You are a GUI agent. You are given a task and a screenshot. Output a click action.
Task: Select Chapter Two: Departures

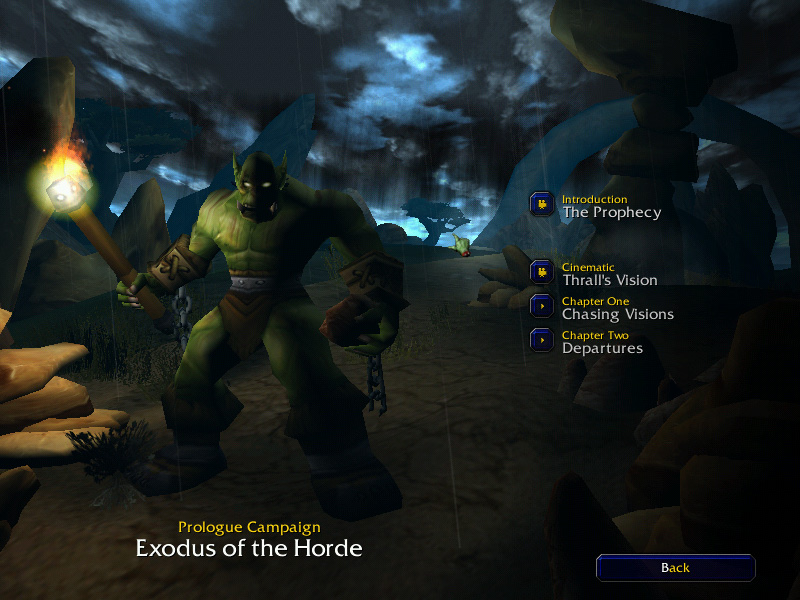pyautogui.click(x=543, y=341)
